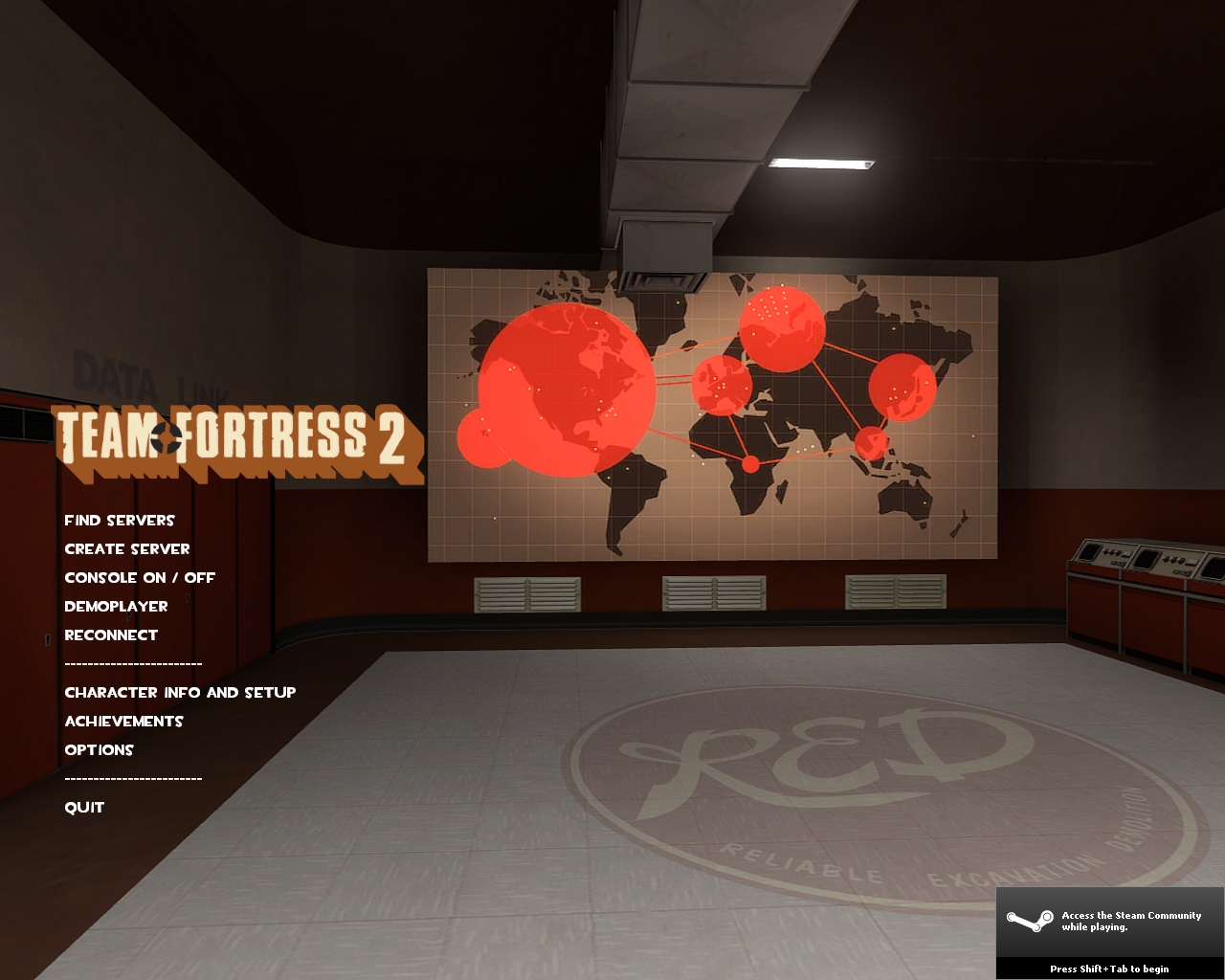This screenshot has width=1225, height=980.
Task: Enable the Demoplayer option
Action: click(x=115, y=607)
